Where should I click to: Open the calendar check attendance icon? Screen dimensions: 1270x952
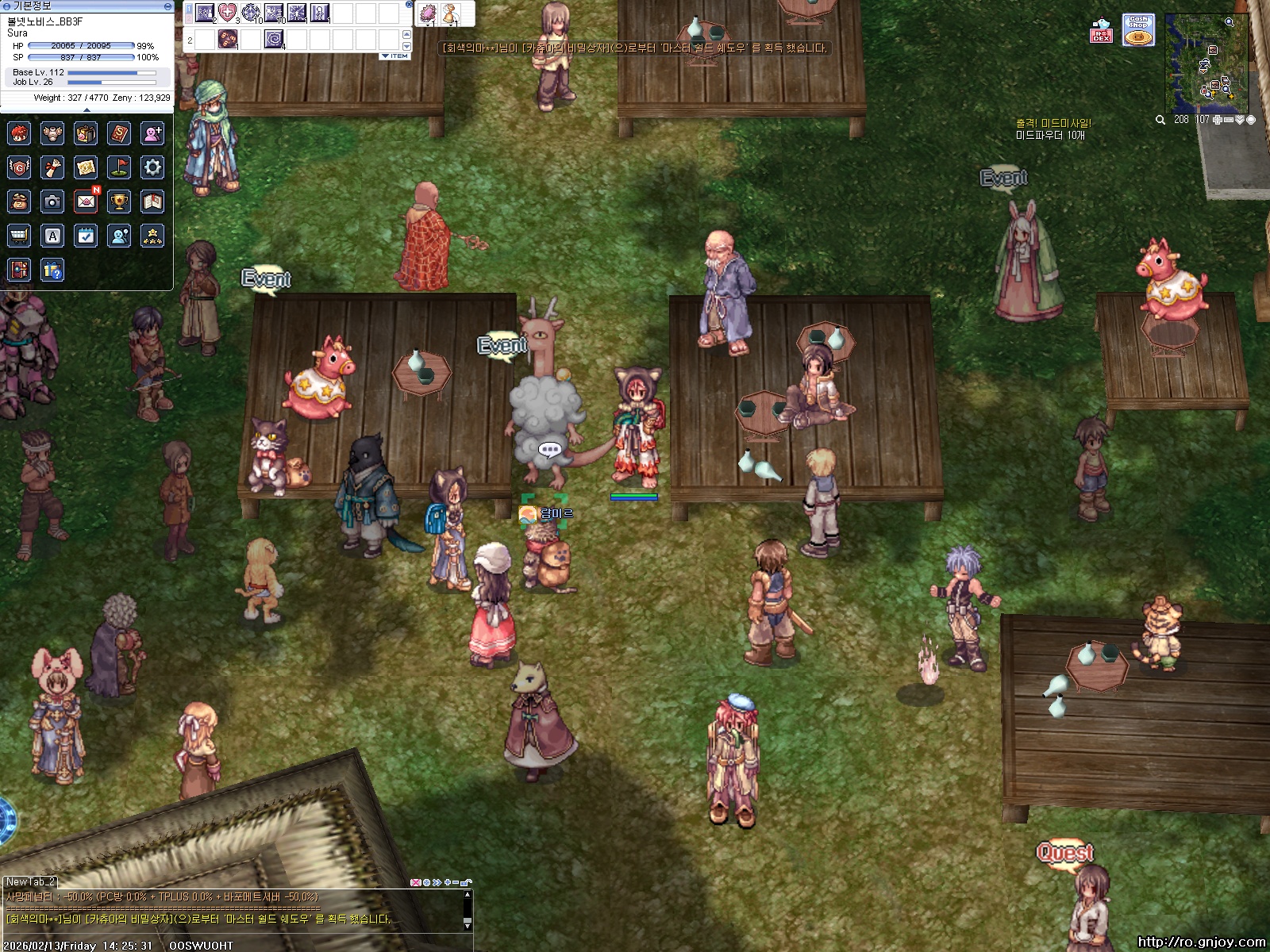tap(86, 236)
